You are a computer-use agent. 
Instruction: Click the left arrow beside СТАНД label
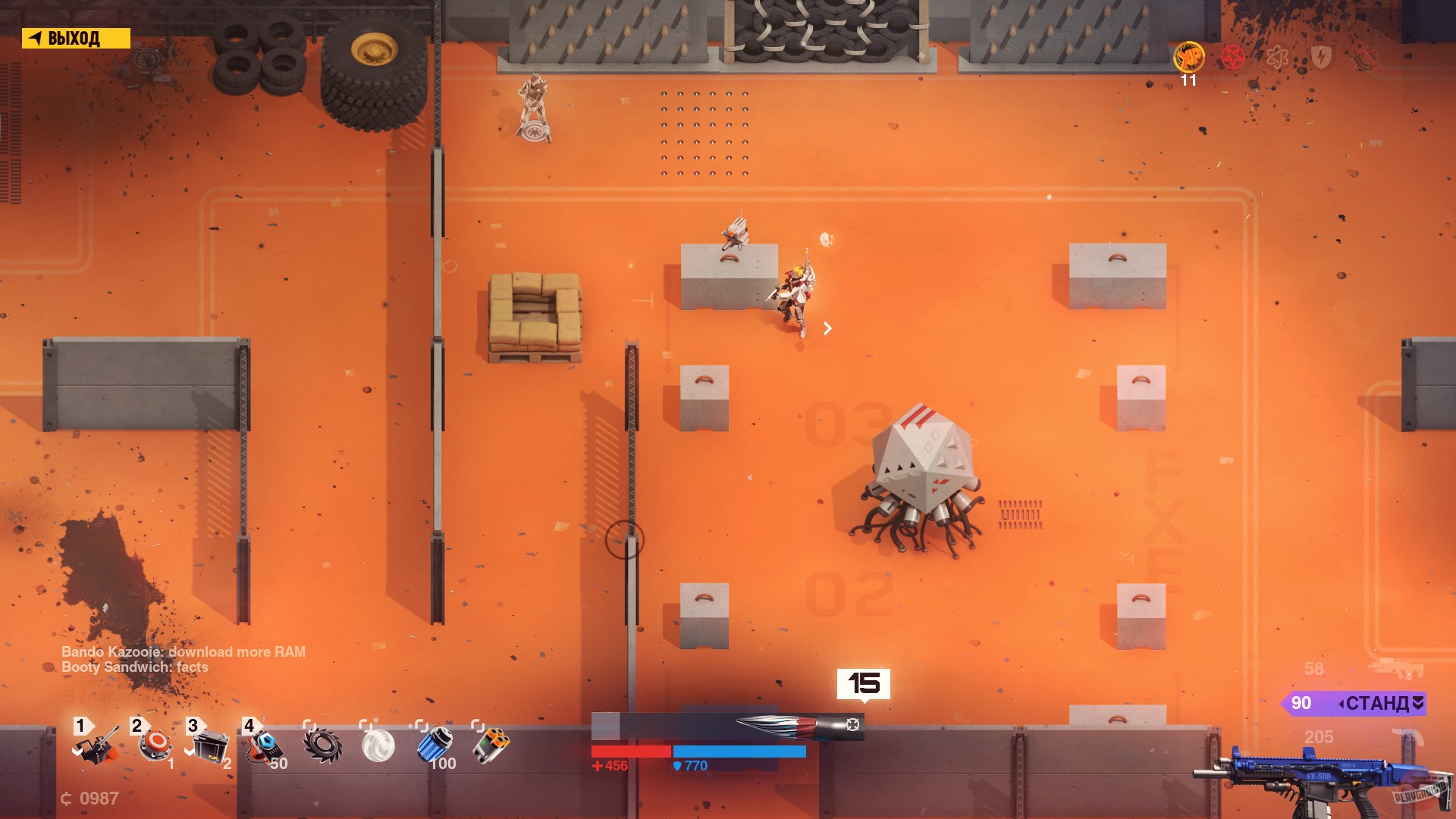coord(1341,704)
